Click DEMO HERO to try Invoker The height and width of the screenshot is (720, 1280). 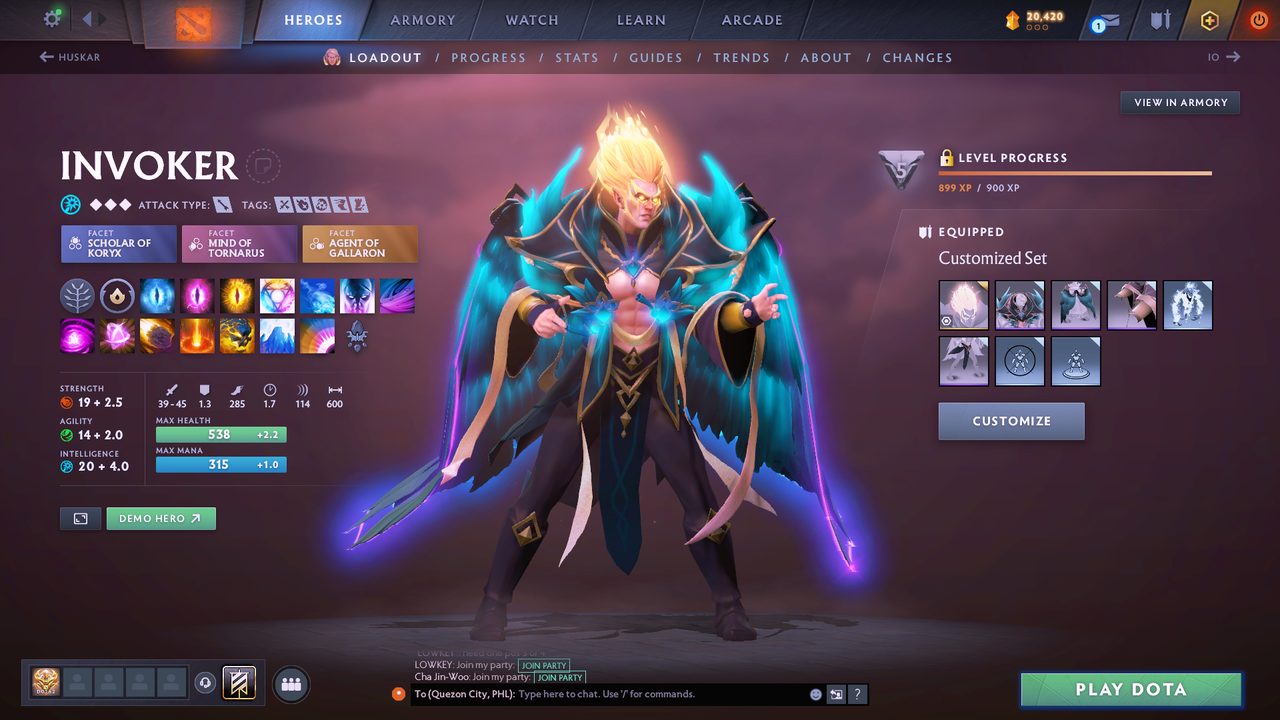point(160,518)
